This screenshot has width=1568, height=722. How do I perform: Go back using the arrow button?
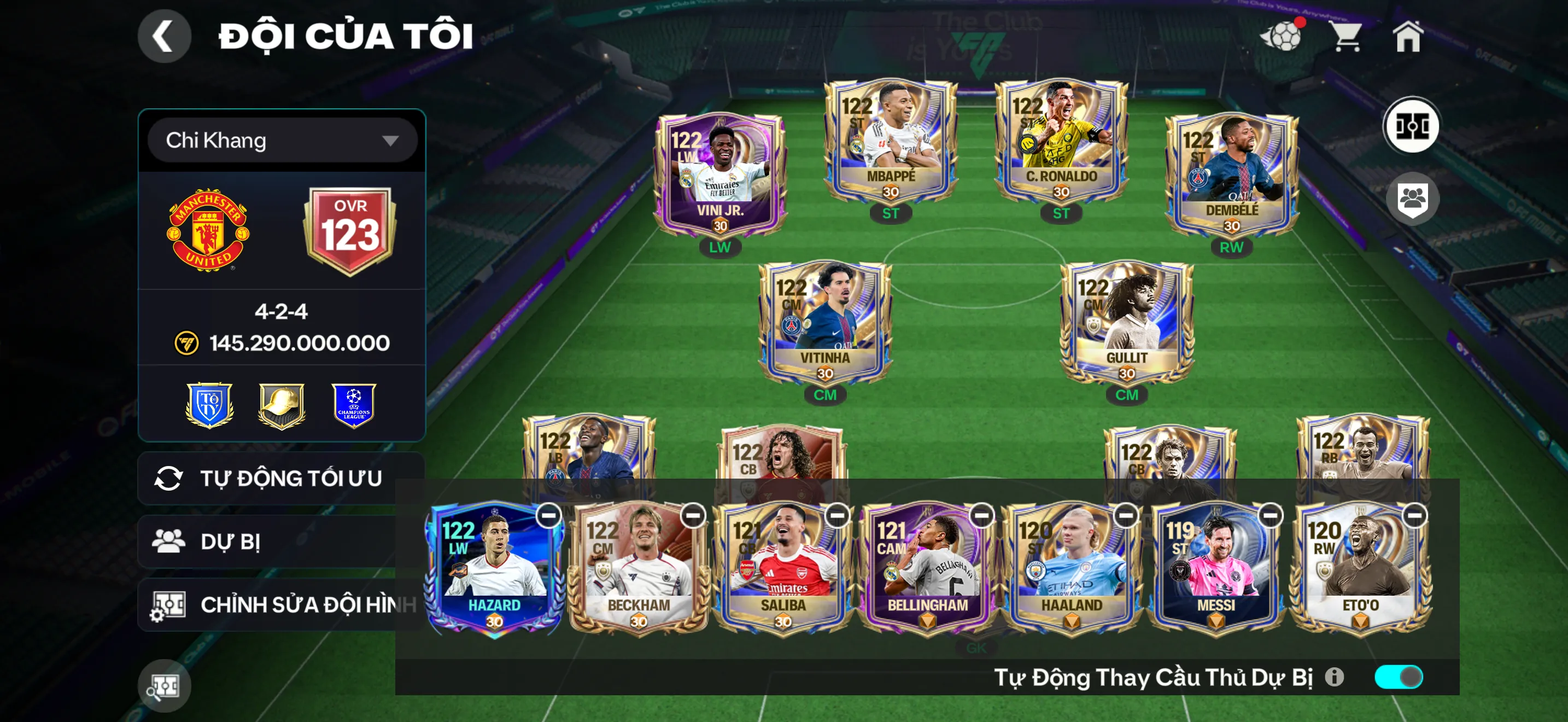tap(163, 37)
